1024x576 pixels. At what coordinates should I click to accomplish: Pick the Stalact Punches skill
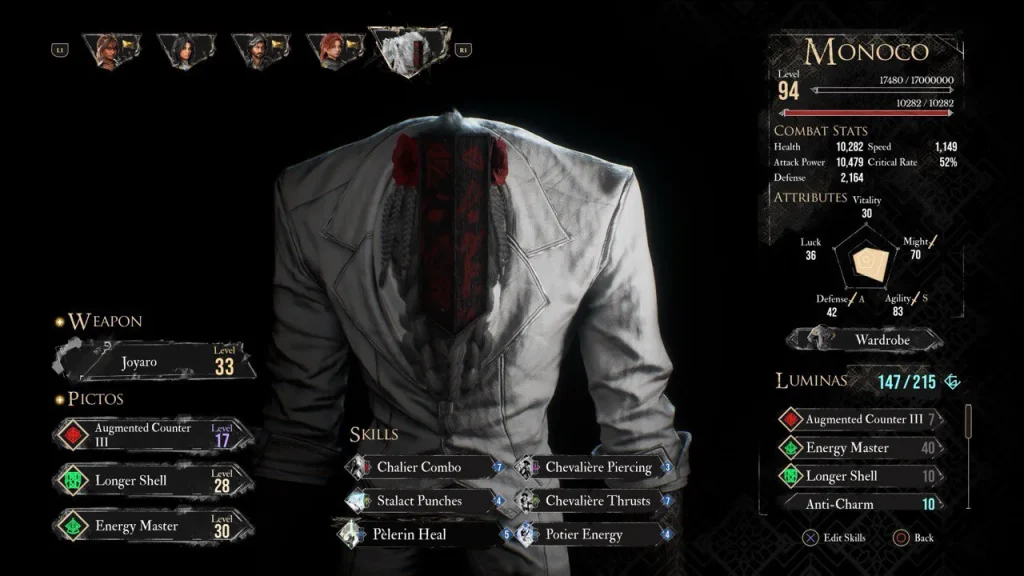(420, 501)
